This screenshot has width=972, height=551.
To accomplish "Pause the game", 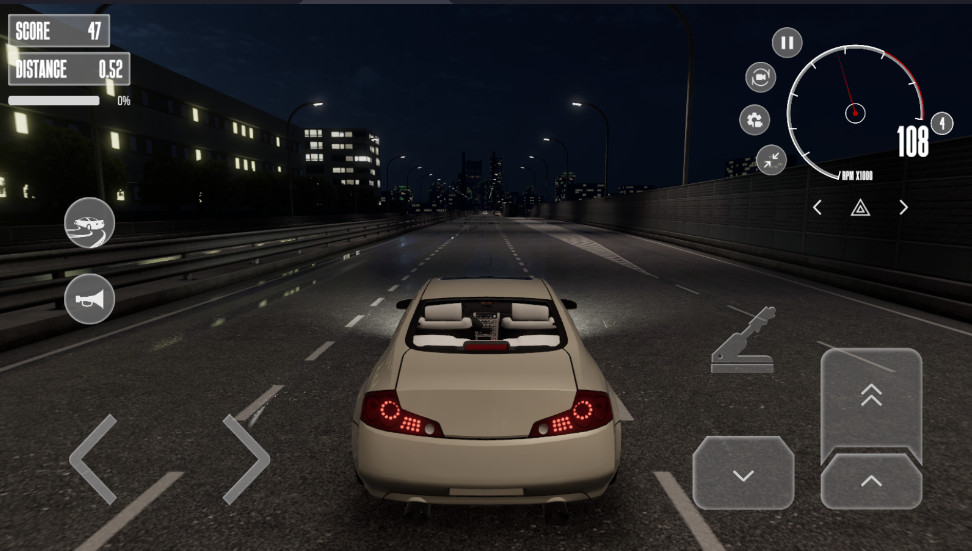I will (x=787, y=43).
